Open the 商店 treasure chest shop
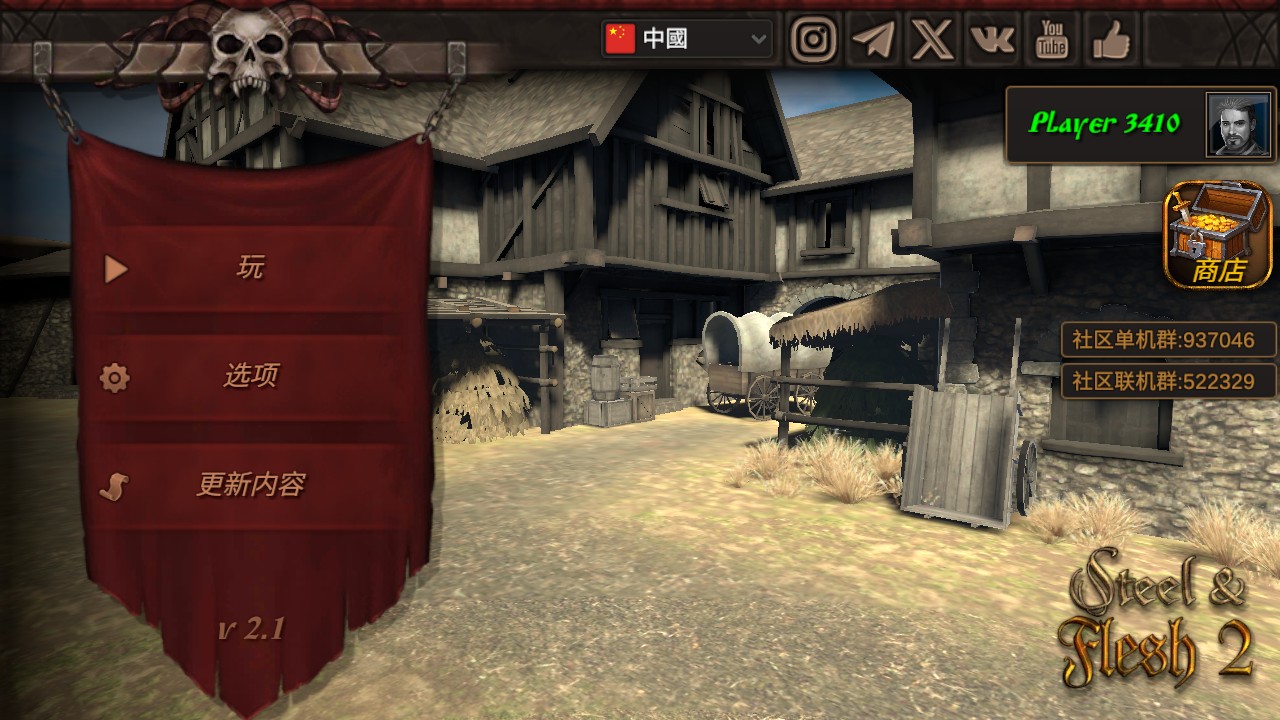Viewport: 1280px width, 720px height. 1217,234
